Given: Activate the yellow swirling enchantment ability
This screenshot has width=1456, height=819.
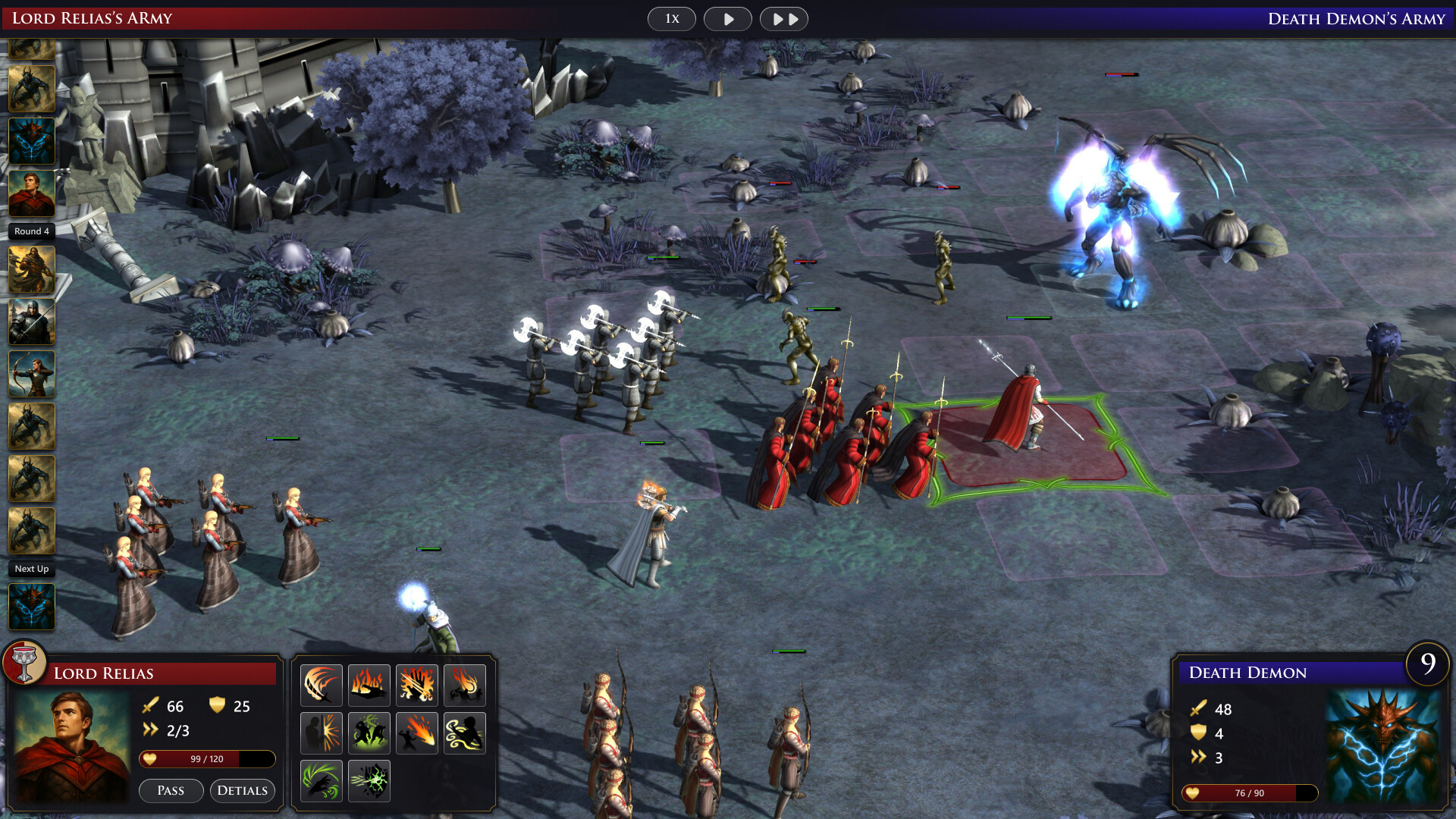Looking at the screenshot, I should [x=465, y=733].
